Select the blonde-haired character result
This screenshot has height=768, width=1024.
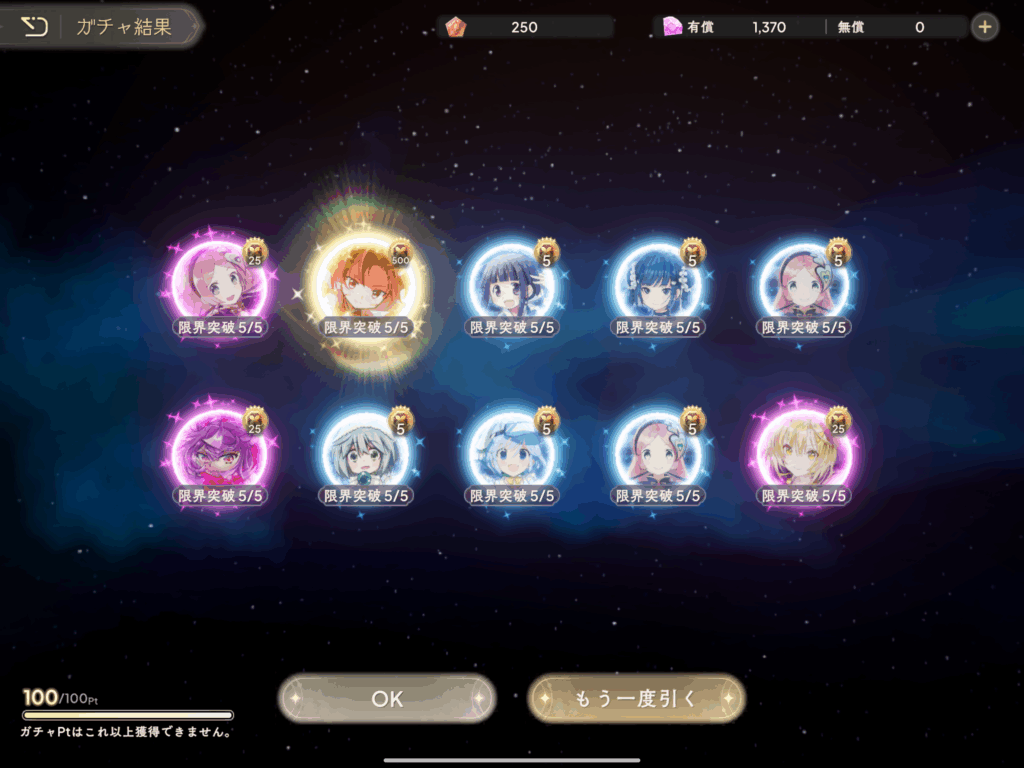click(805, 455)
